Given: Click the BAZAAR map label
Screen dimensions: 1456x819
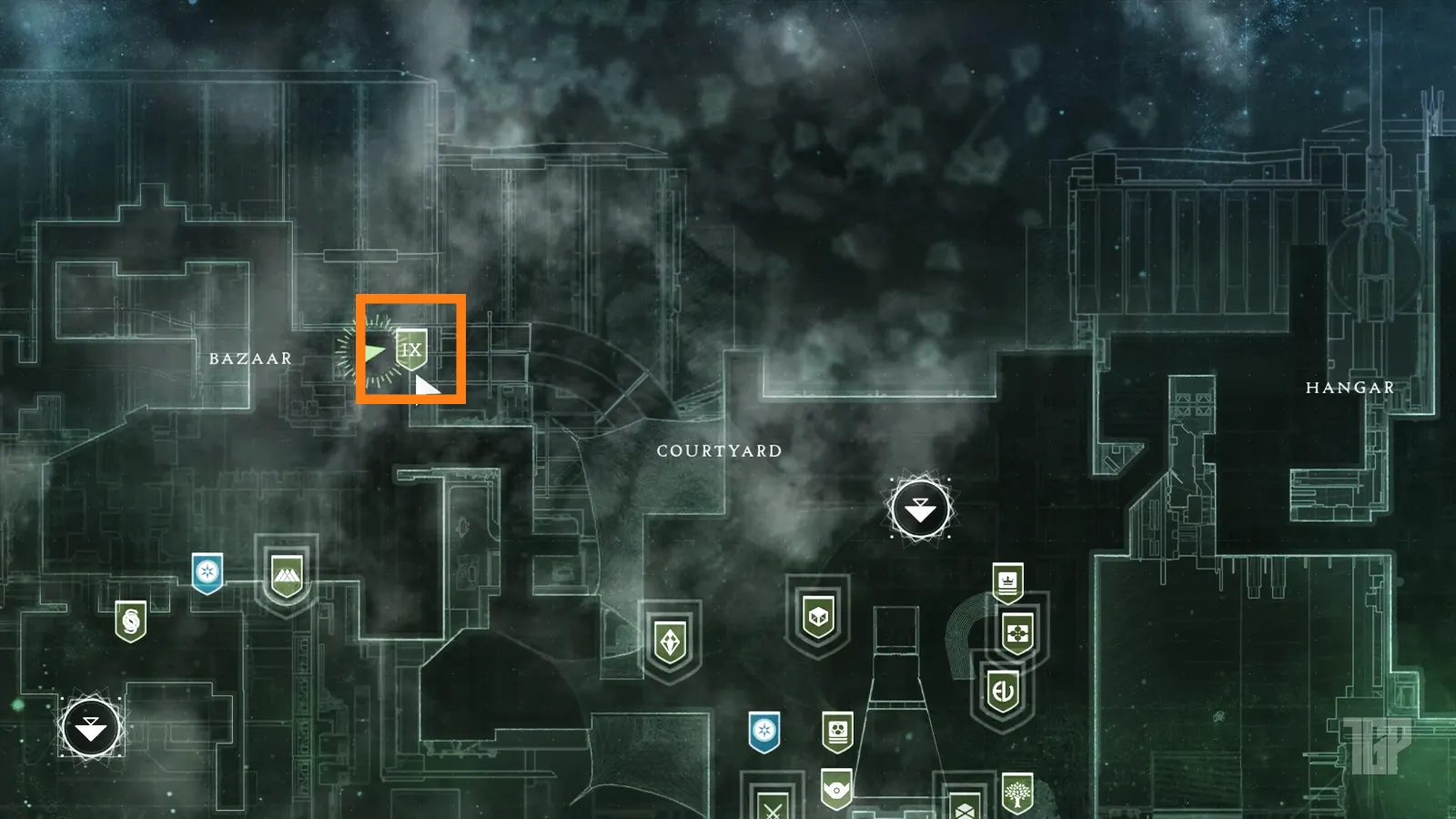Looking at the screenshot, I should [x=250, y=359].
